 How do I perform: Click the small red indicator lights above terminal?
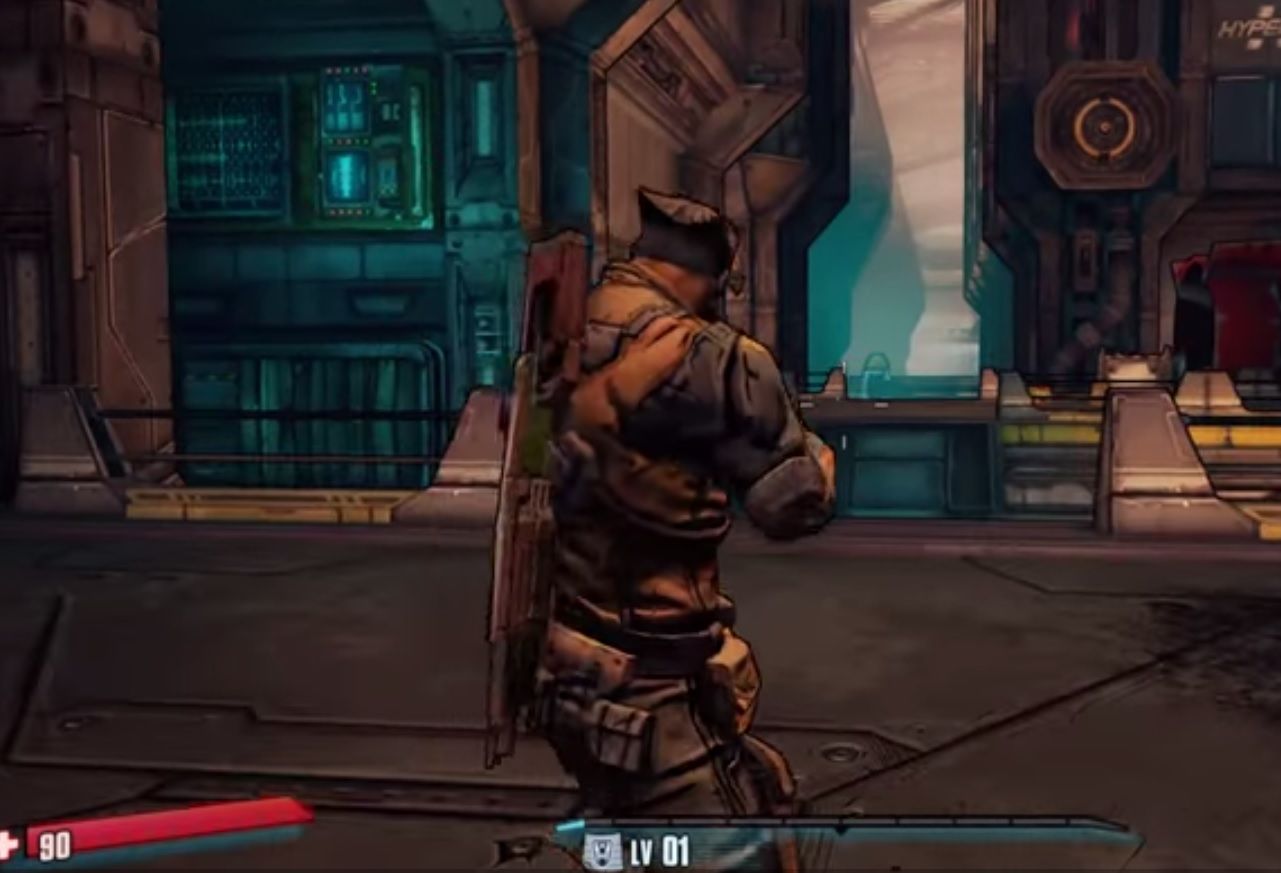[x=345, y=69]
